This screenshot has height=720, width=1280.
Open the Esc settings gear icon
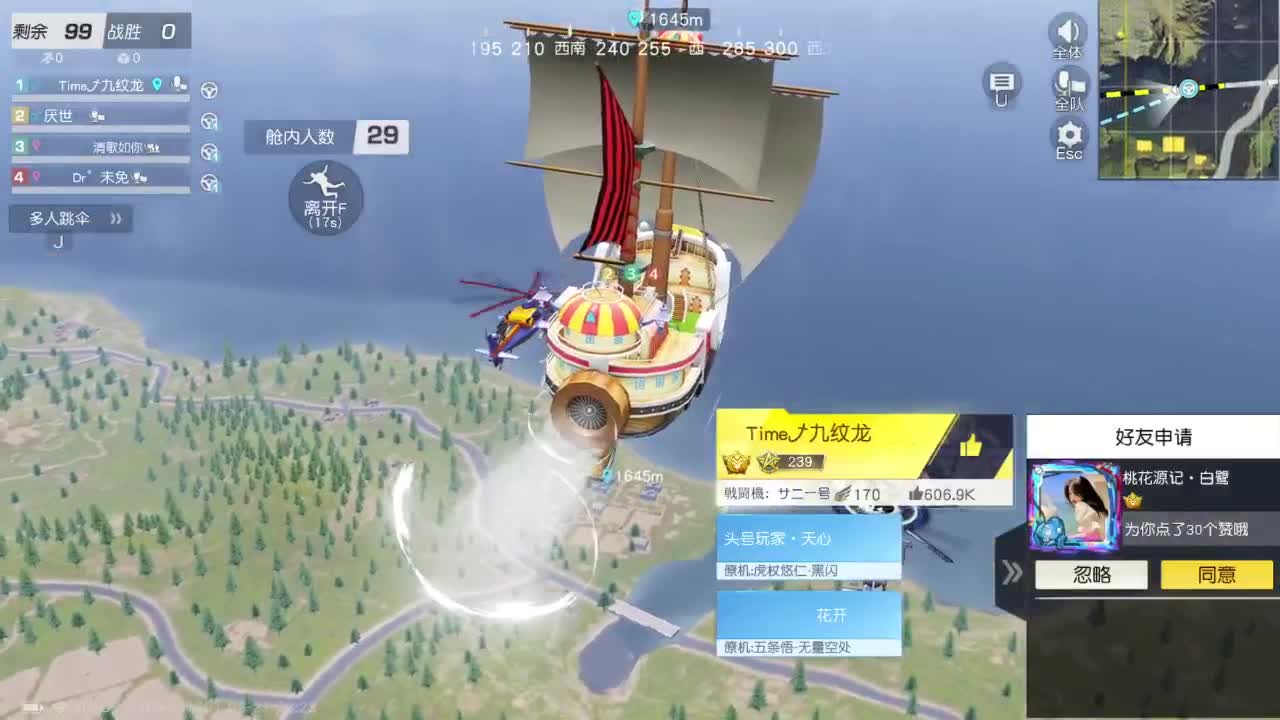click(x=1068, y=138)
